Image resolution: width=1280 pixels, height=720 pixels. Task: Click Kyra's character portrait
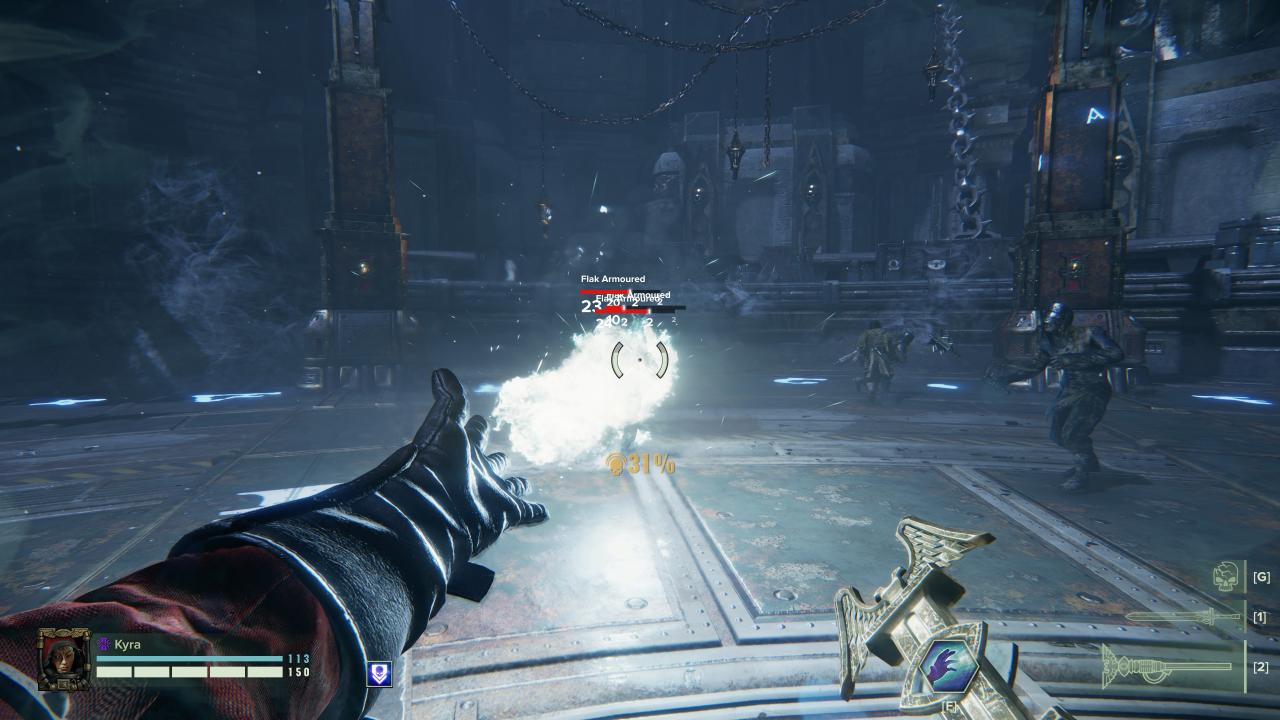(64, 659)
